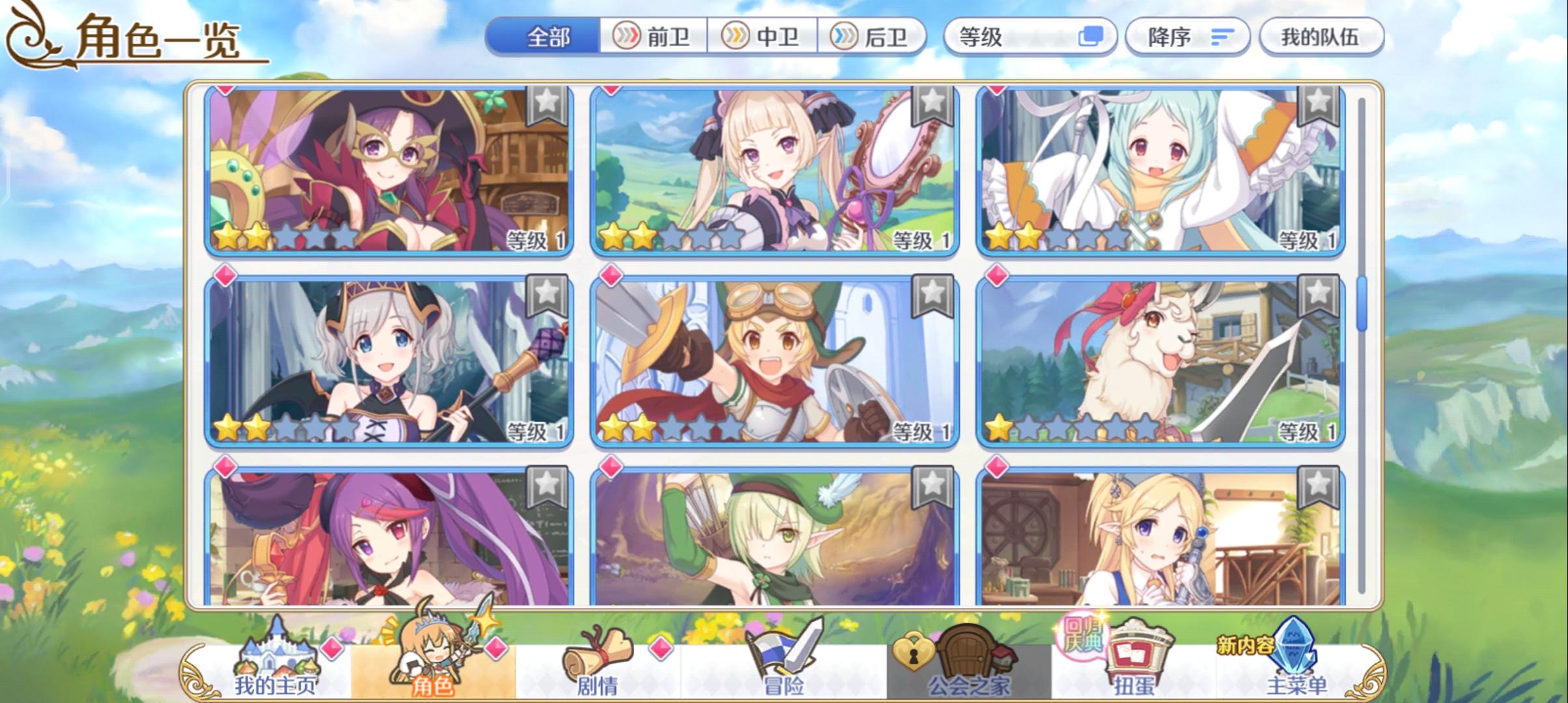The image size is (1568, 703).
Task: Switch sort order via 降序 control
Action: point(1186,37)
